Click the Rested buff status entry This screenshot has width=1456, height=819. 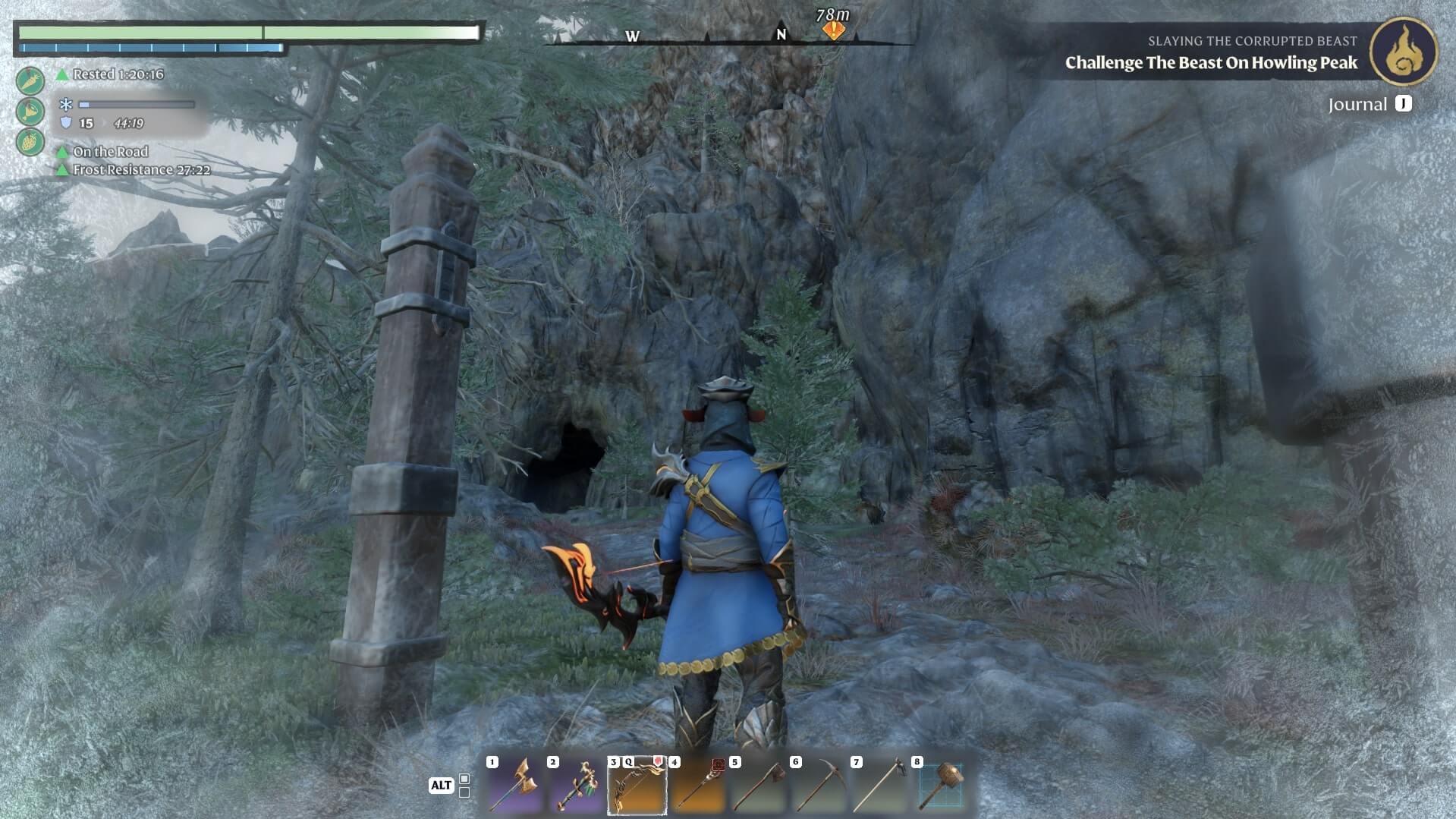(x=117, y=74)
